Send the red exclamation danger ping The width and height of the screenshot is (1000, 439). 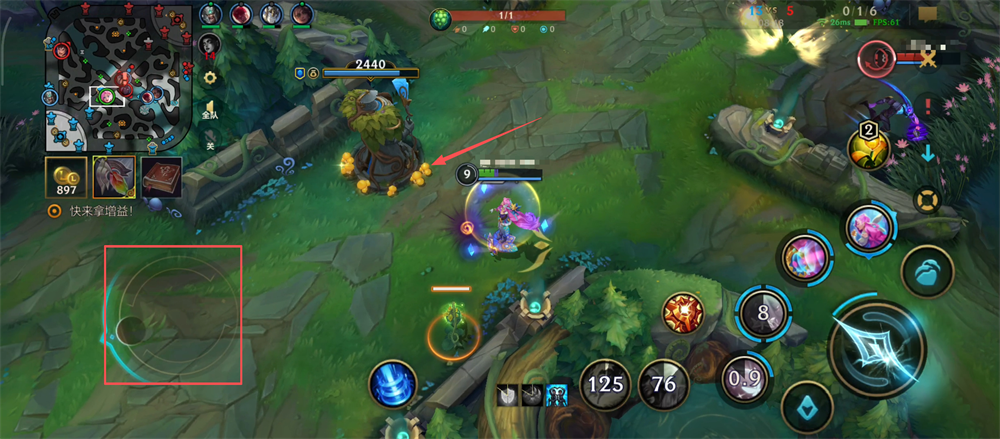930,105
